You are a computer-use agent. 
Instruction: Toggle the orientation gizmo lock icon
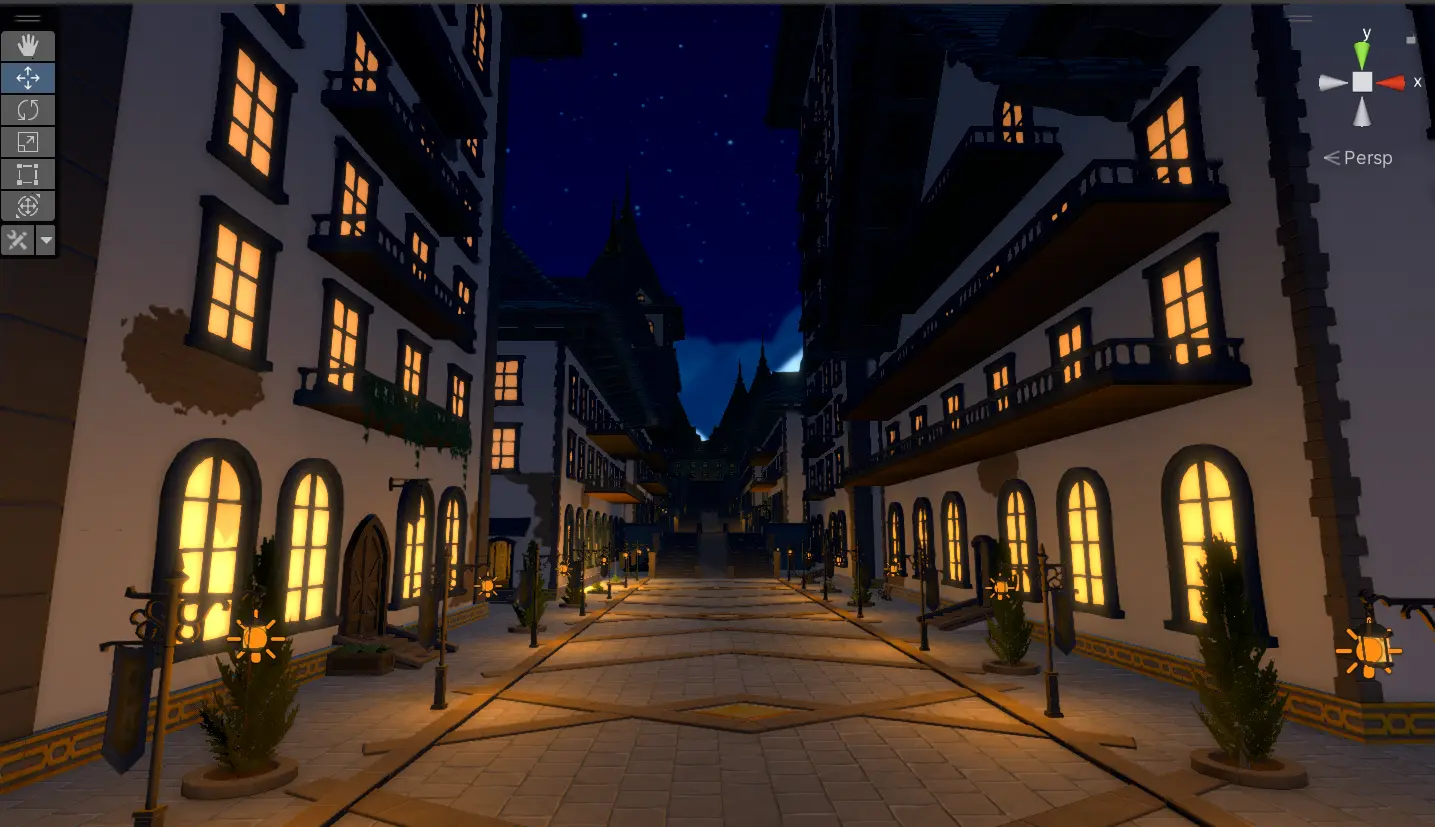[x=1411, y=40]
